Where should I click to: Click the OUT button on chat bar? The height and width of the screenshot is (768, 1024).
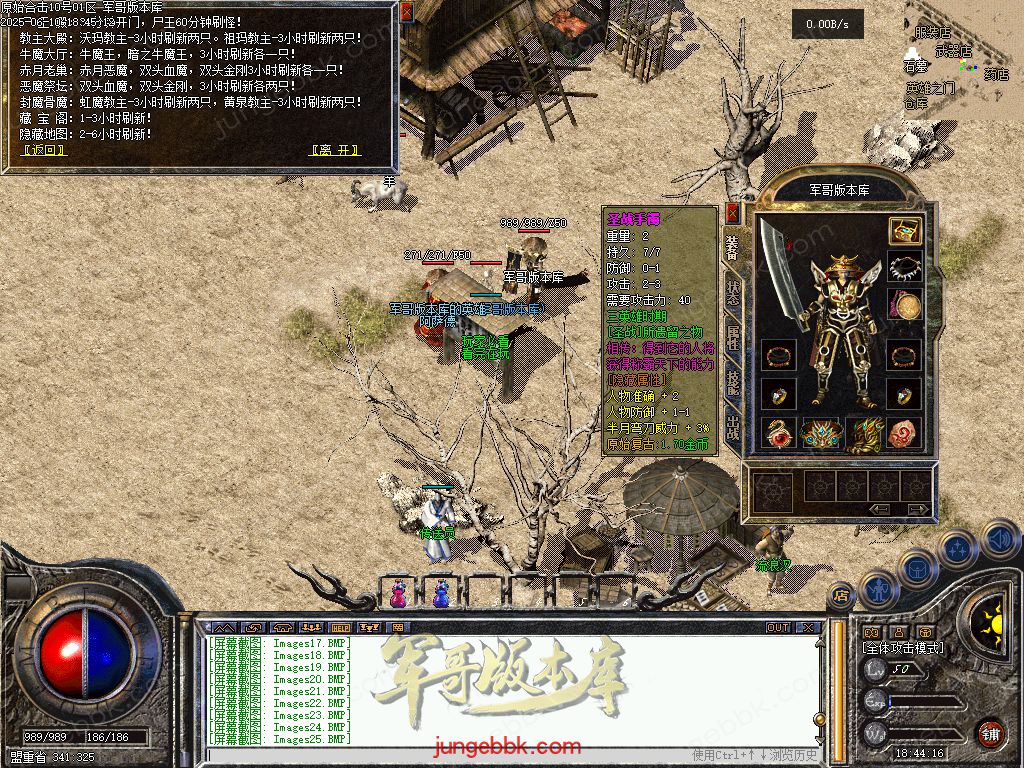point(778,628)
